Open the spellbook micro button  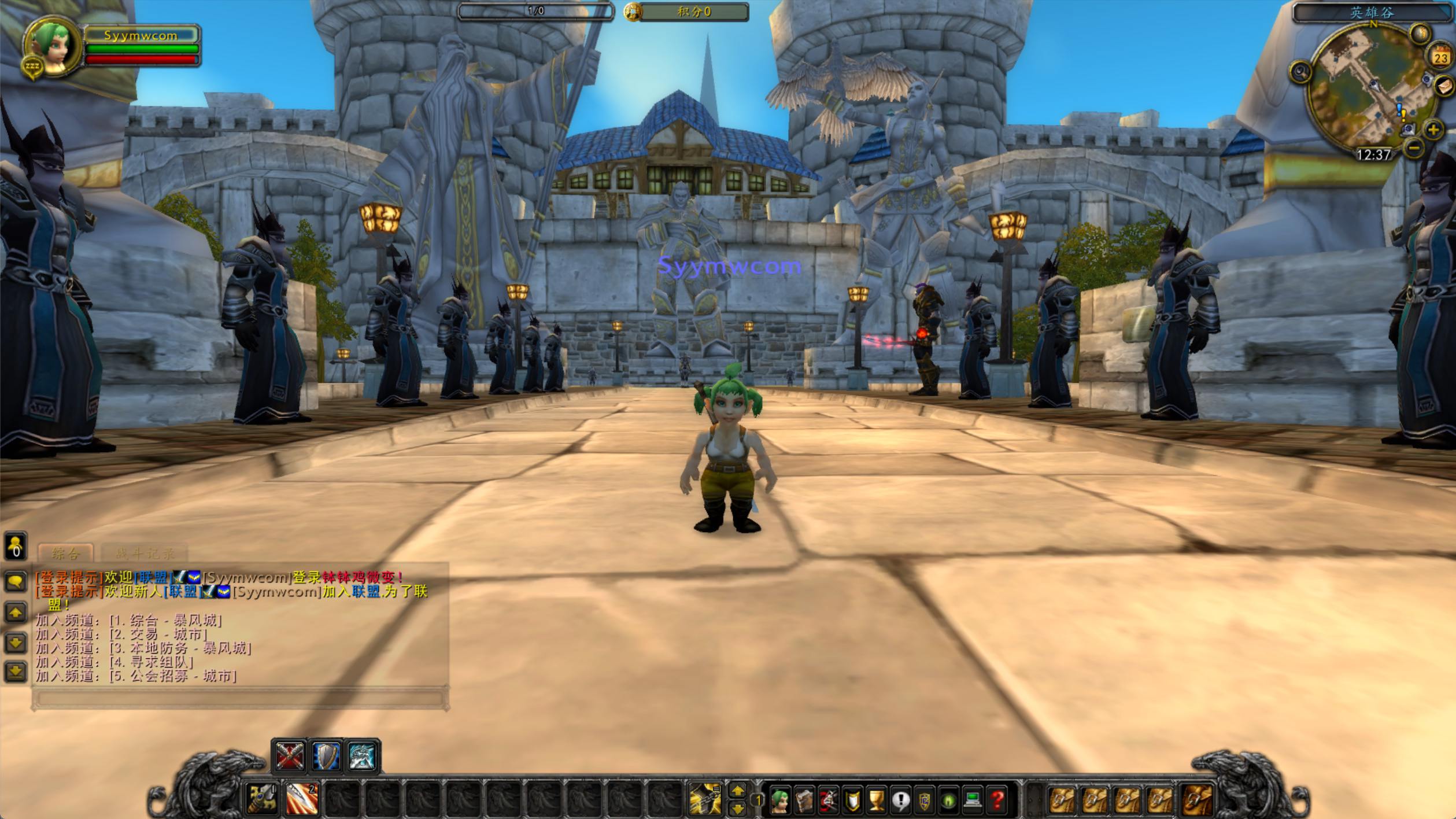pyautogui.click(x=804, y=800)
